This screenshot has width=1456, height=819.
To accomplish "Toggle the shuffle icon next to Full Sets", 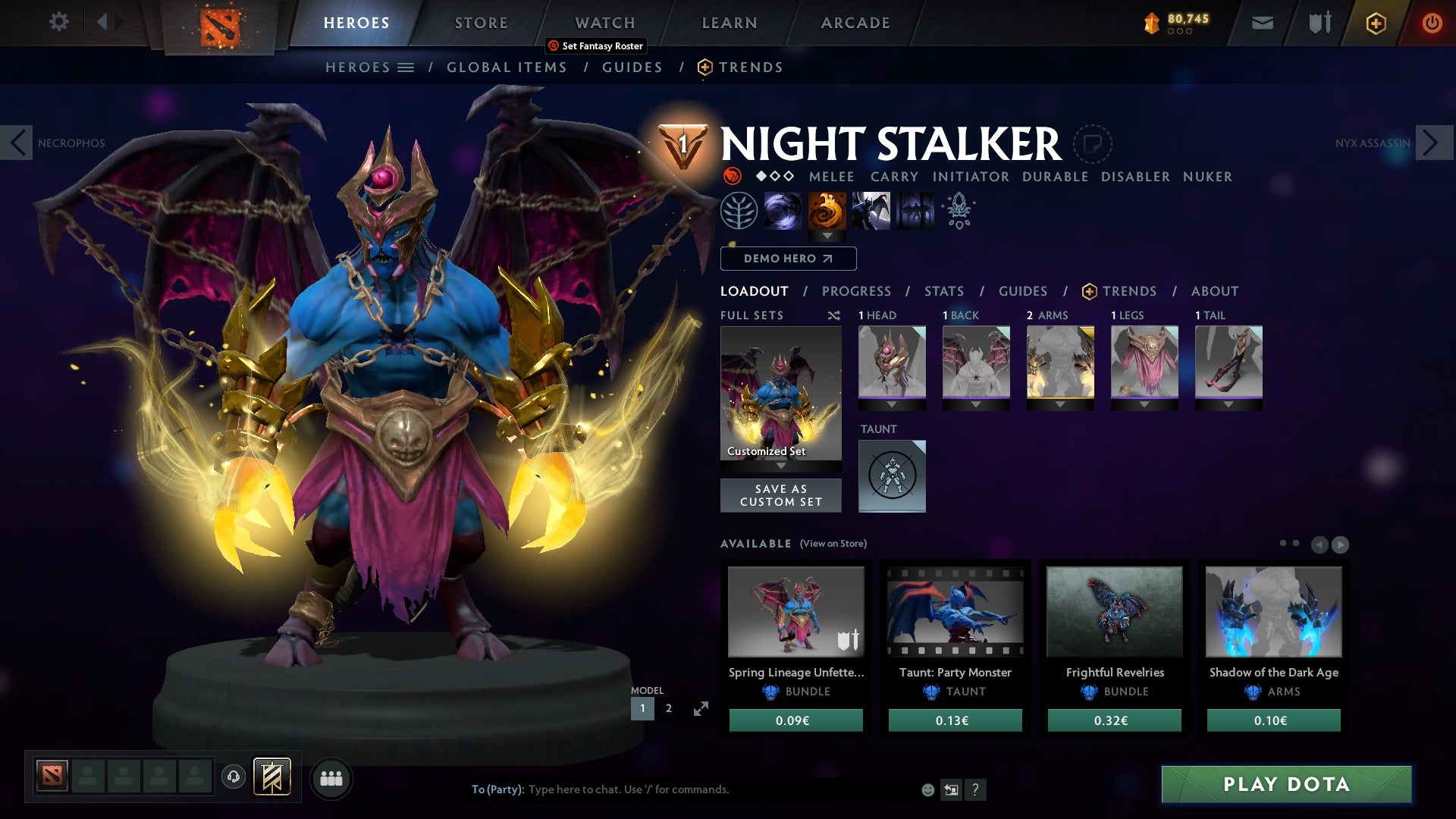I will pos(833,315).
